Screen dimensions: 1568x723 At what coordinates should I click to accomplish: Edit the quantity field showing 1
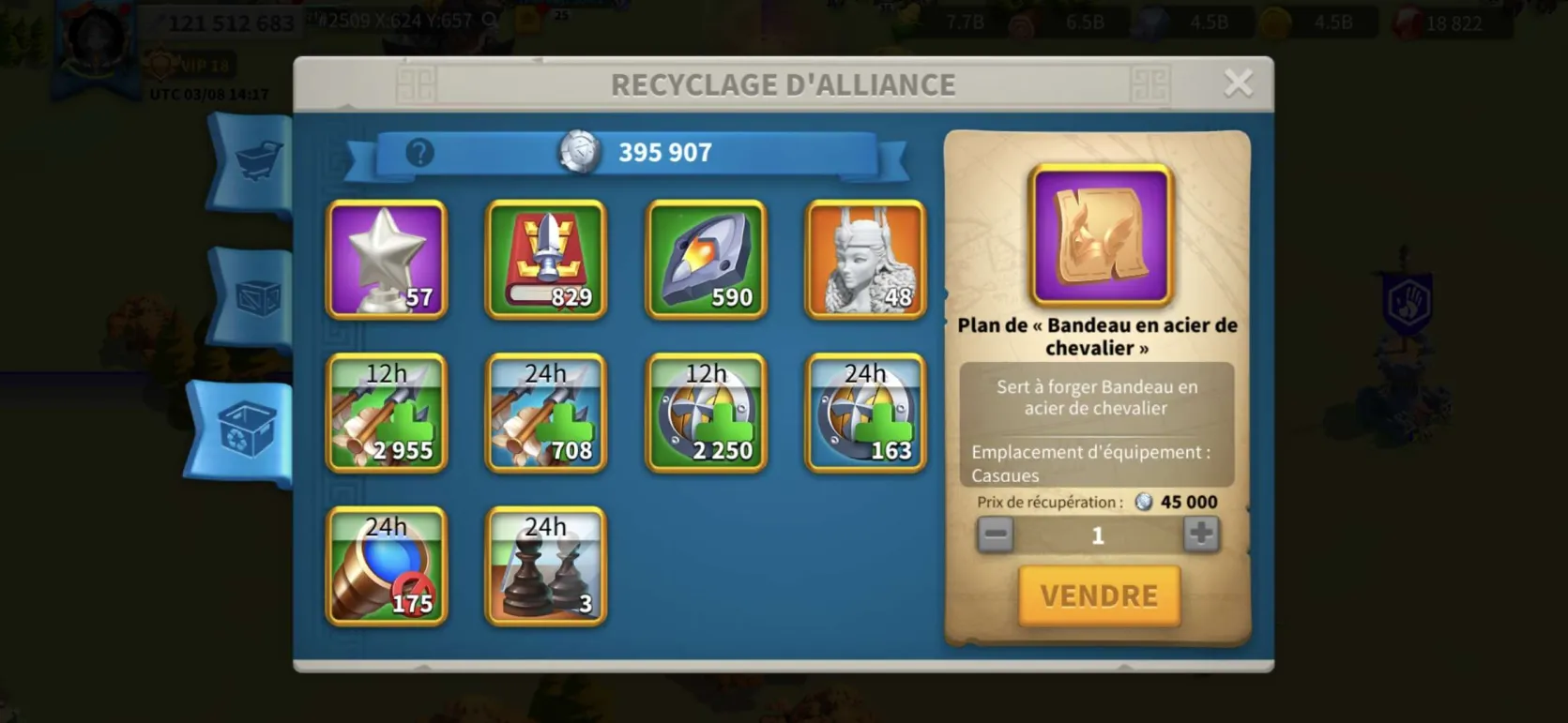click(x=1097, y=535)
